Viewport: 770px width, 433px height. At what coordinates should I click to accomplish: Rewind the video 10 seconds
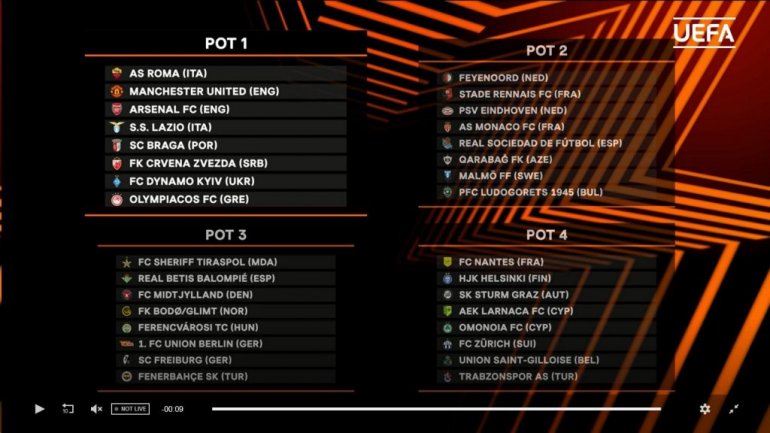click(x=68, y=409)
